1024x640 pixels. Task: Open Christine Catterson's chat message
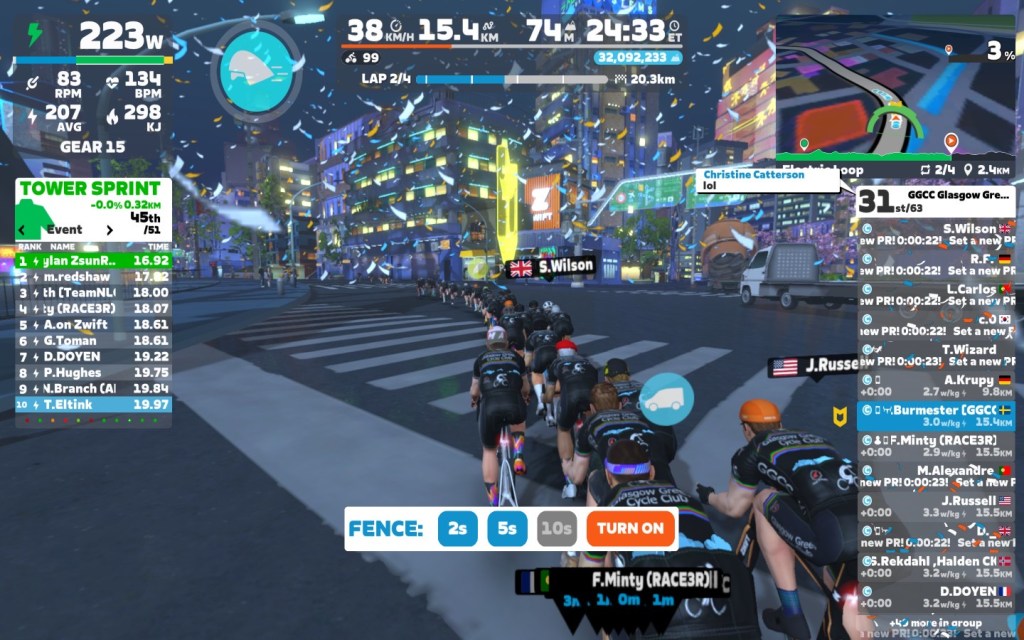(767, 180)
